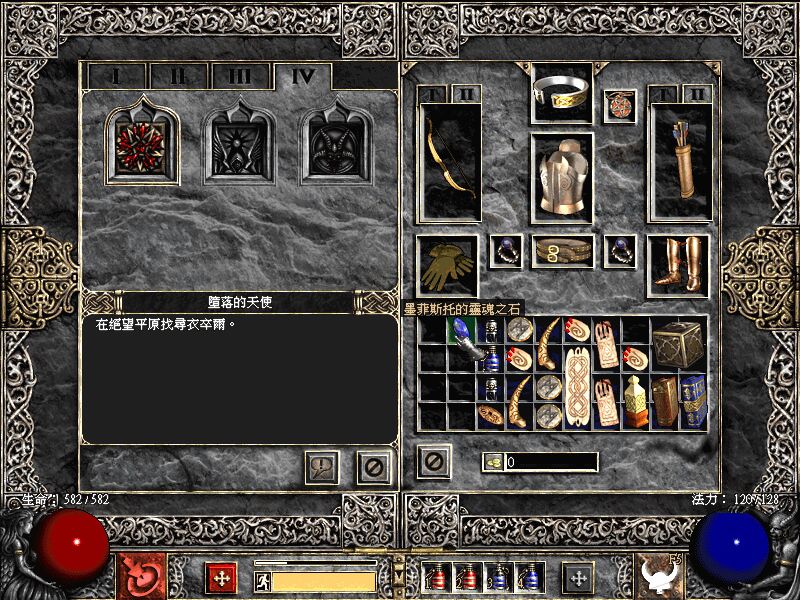Choose the second Act IV quest icon
The width and height of the screenshot is (800, 600).
point(240,145)
